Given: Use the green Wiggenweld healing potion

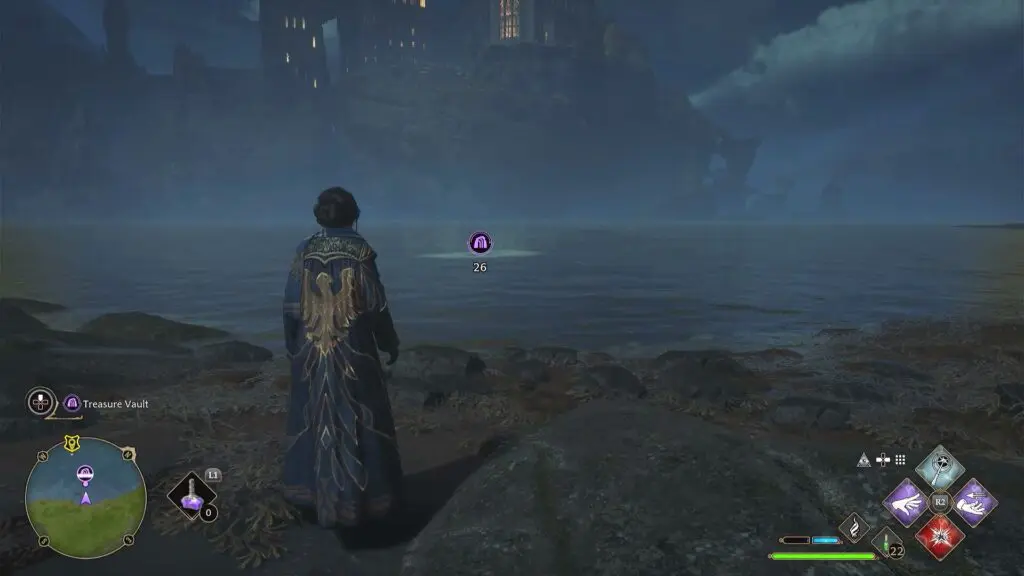Looking at the screenshot, I should click(886, 545).
